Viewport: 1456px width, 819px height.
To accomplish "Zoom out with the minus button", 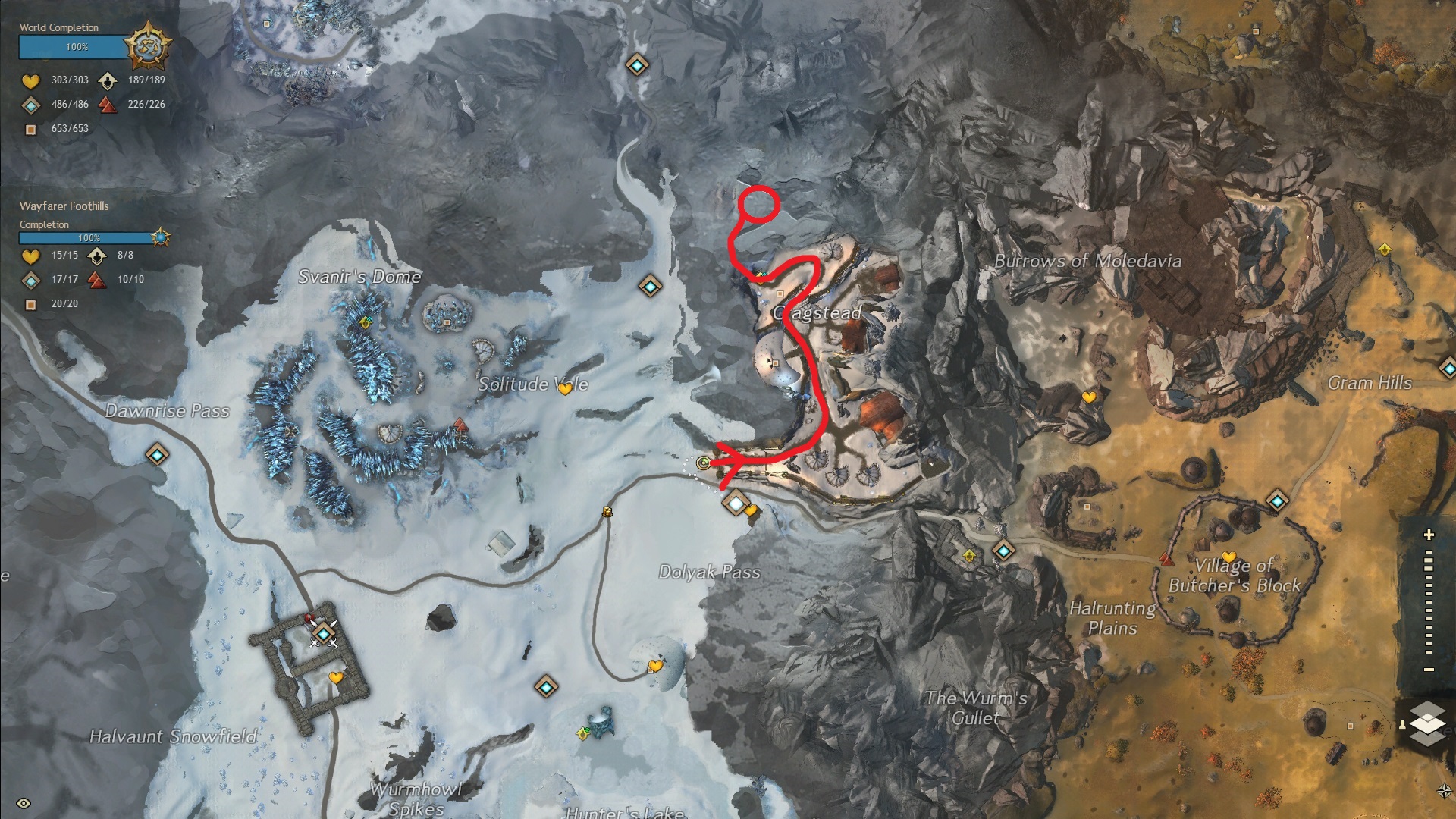I will (1429, 670).
